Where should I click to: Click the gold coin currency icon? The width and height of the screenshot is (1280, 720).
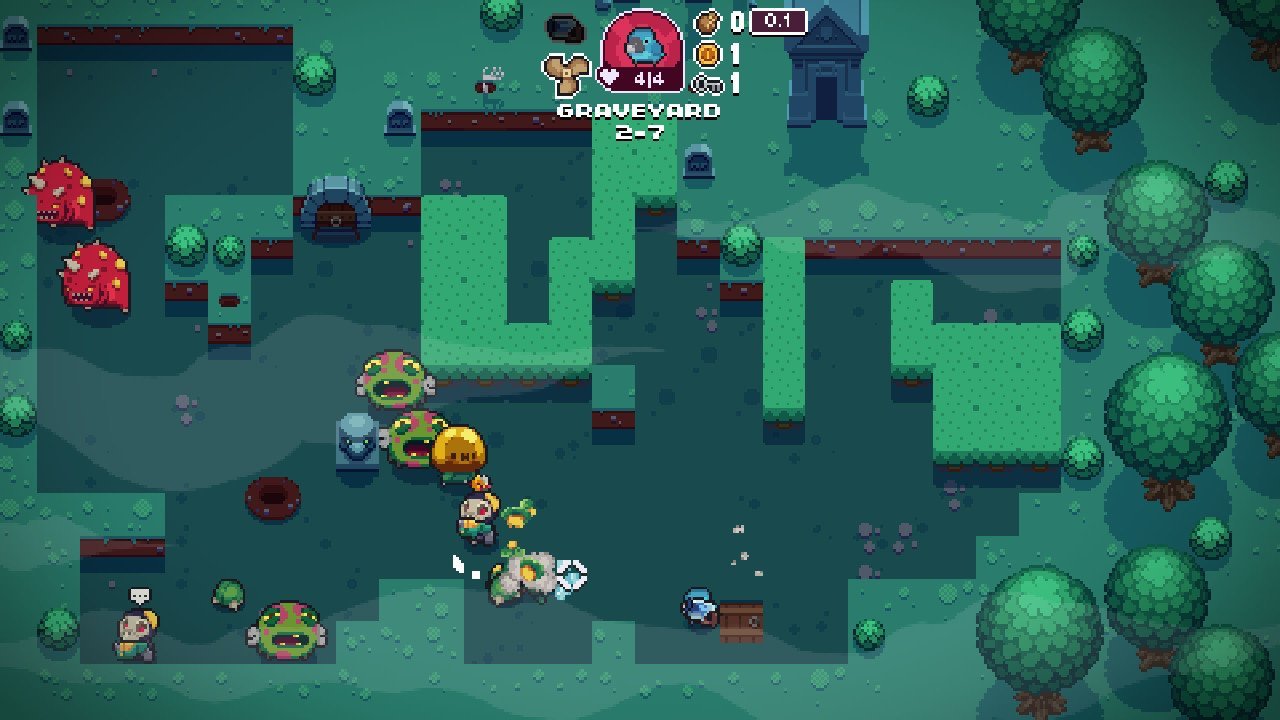tap(708, 53)
